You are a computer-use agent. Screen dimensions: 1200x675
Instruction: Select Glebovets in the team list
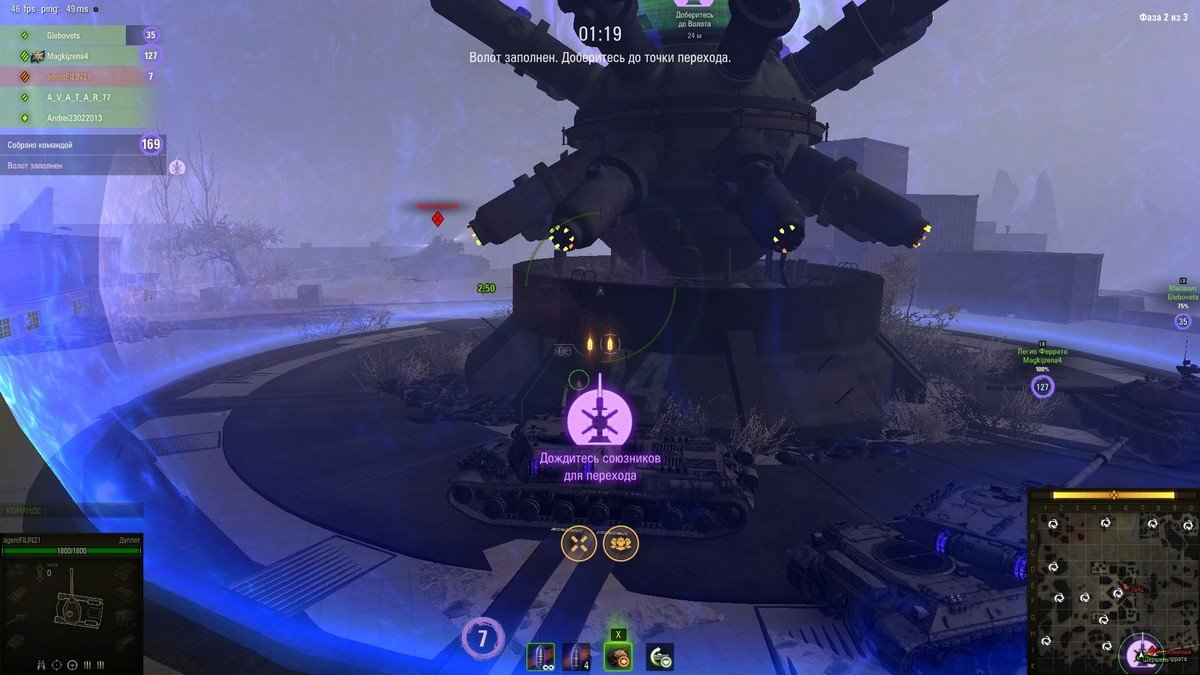point(64,35)
